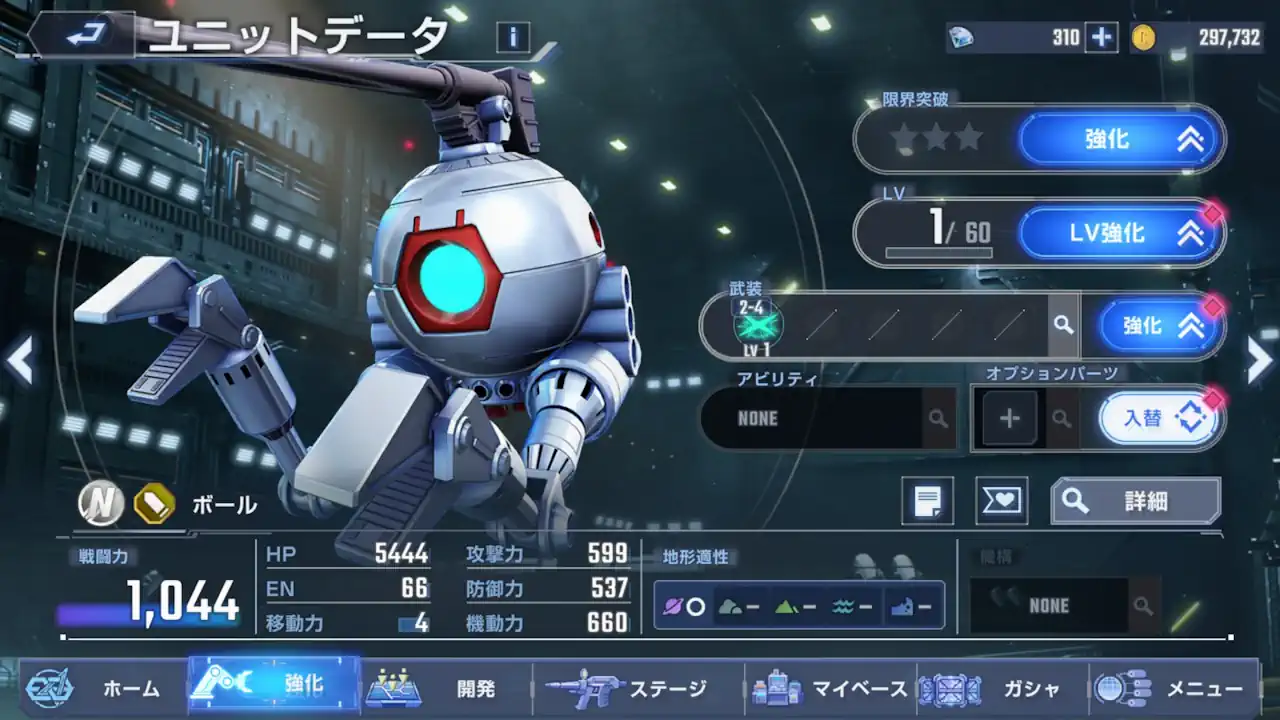This screenshot has height=720, width=1280.
Task: Enhance weapons via 武装 強化 button
Action: [1160, 326]
